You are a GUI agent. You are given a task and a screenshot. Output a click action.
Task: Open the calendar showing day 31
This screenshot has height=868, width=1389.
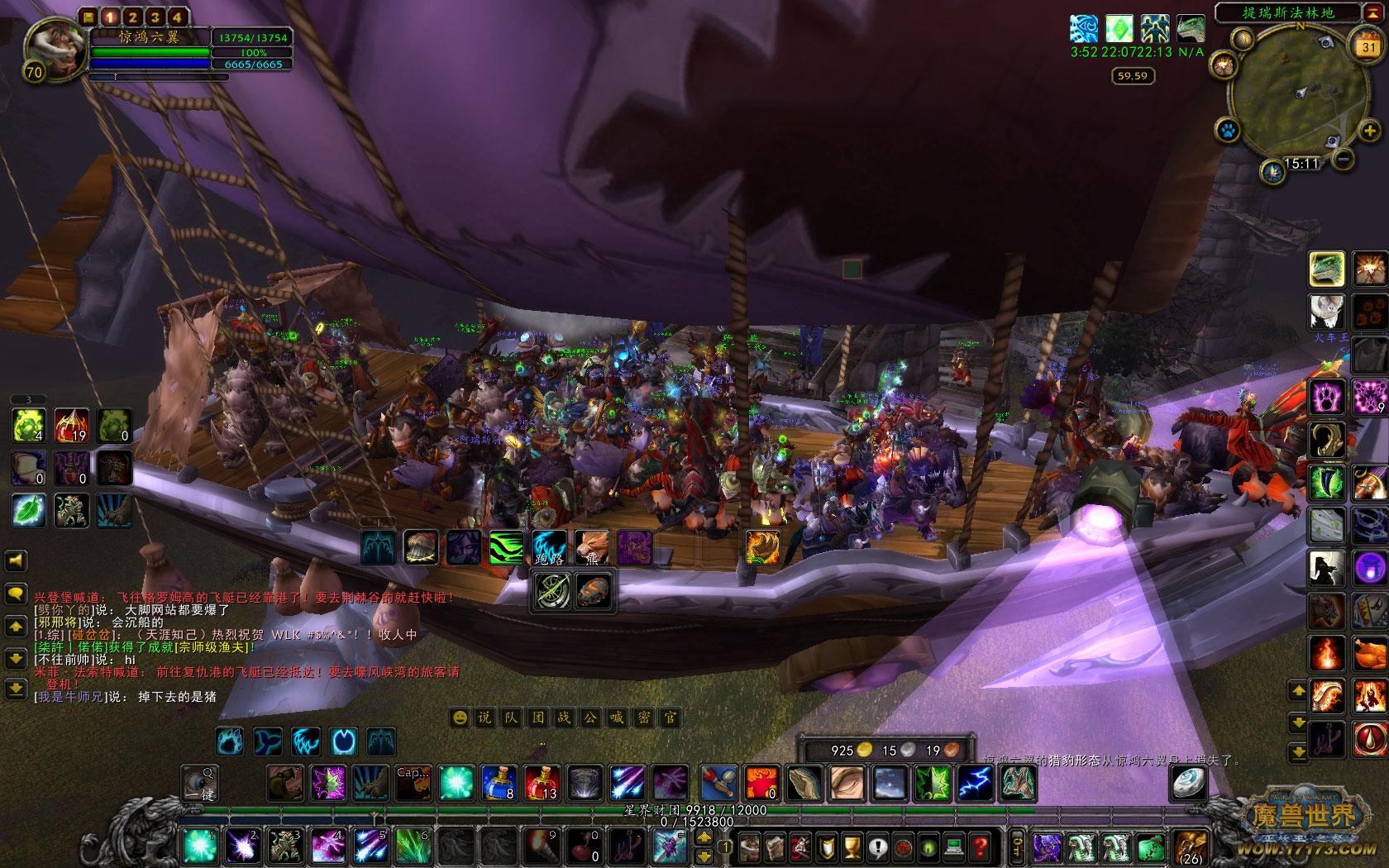[1369, 46]
